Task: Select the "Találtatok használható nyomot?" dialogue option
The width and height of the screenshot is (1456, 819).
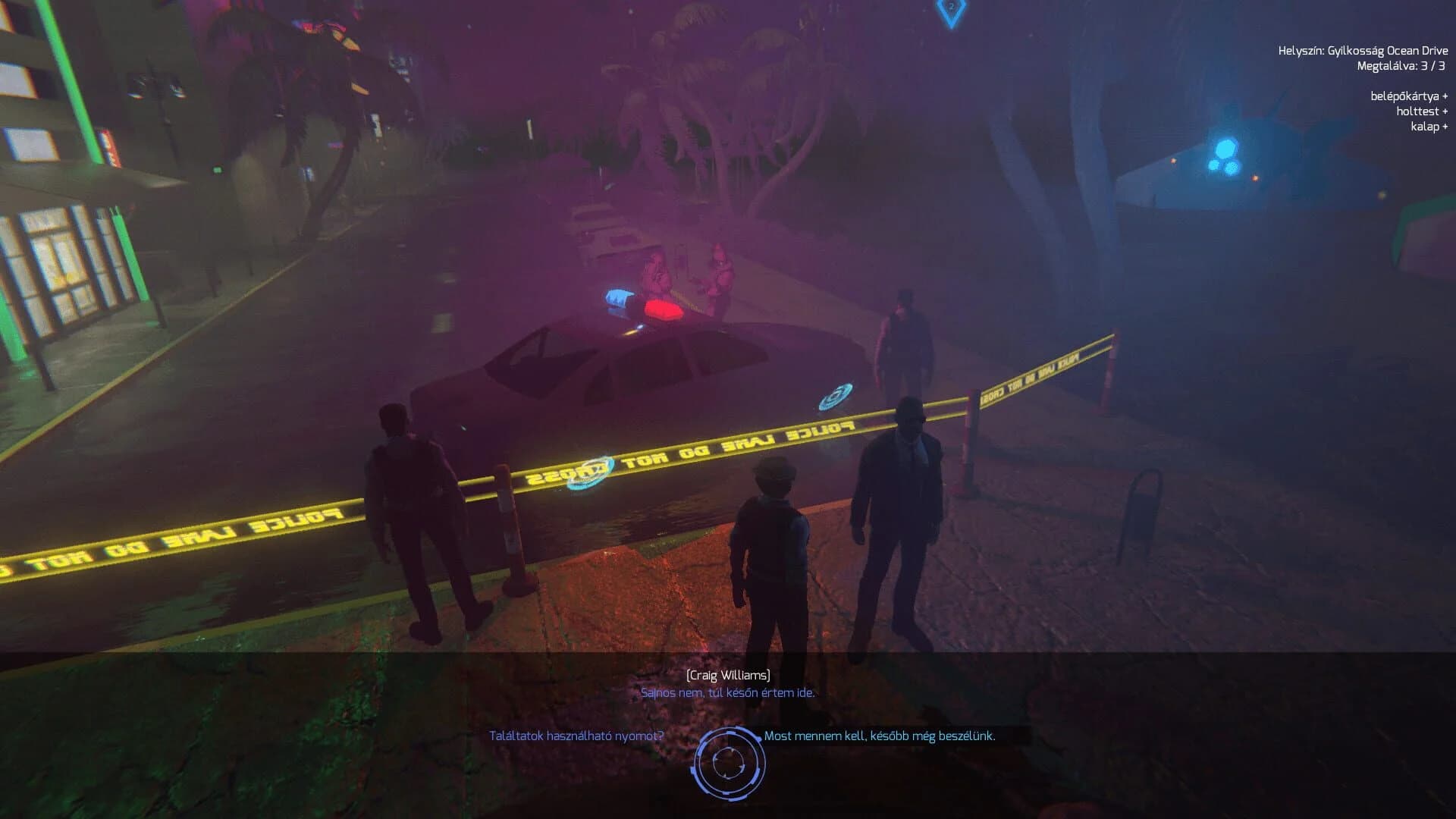Action: click(573, 734)
